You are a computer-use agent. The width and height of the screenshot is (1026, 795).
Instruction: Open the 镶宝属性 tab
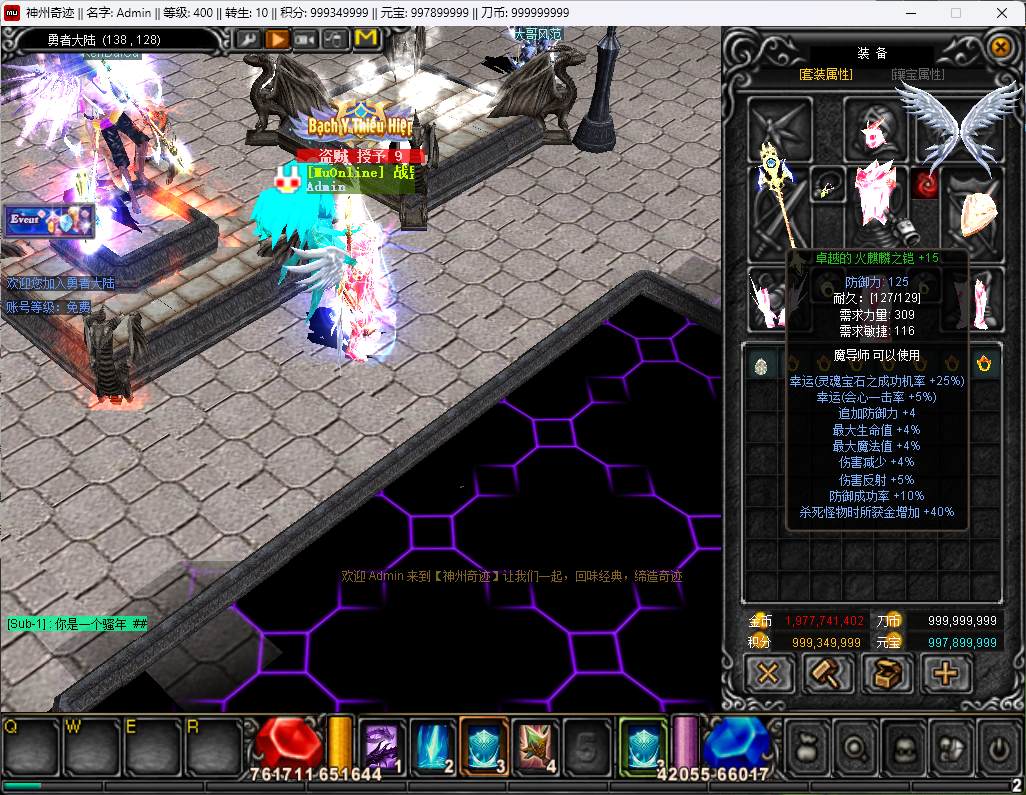coord(918,74)
